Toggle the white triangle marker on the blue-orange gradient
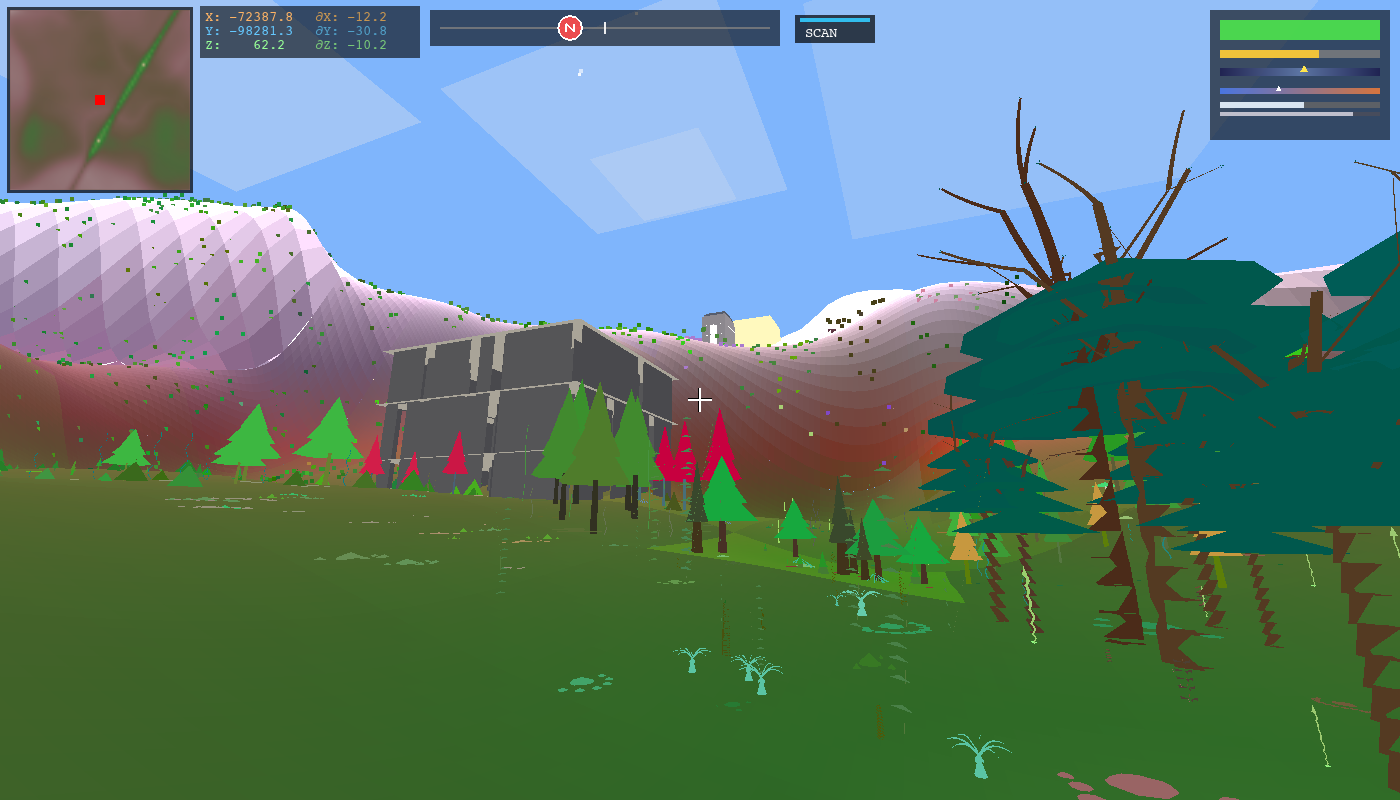Viewport: 1400px width, 800px height. point(1278,88)
